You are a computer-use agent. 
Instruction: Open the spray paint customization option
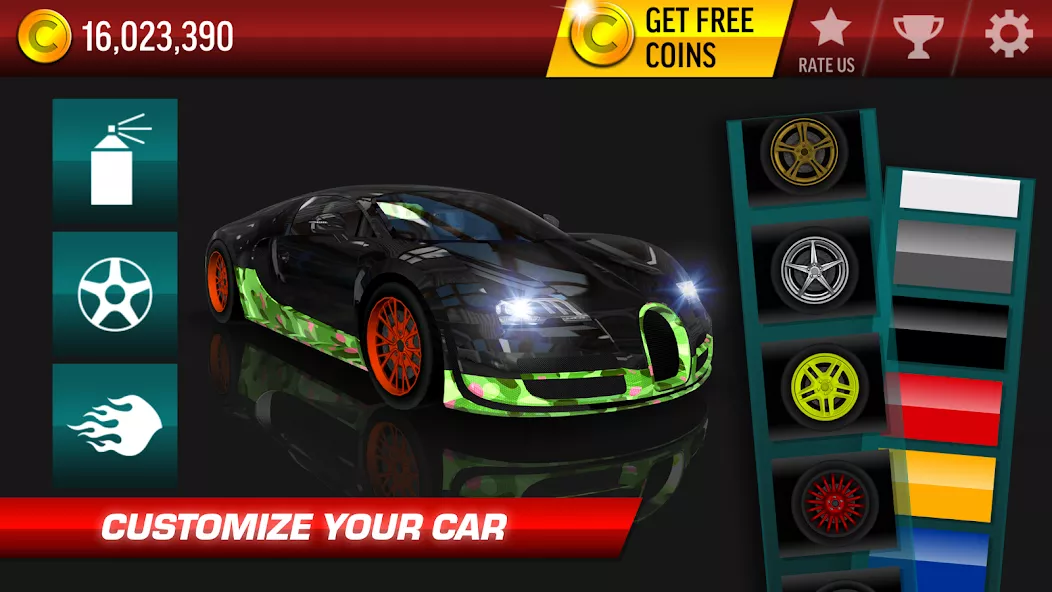115,160
